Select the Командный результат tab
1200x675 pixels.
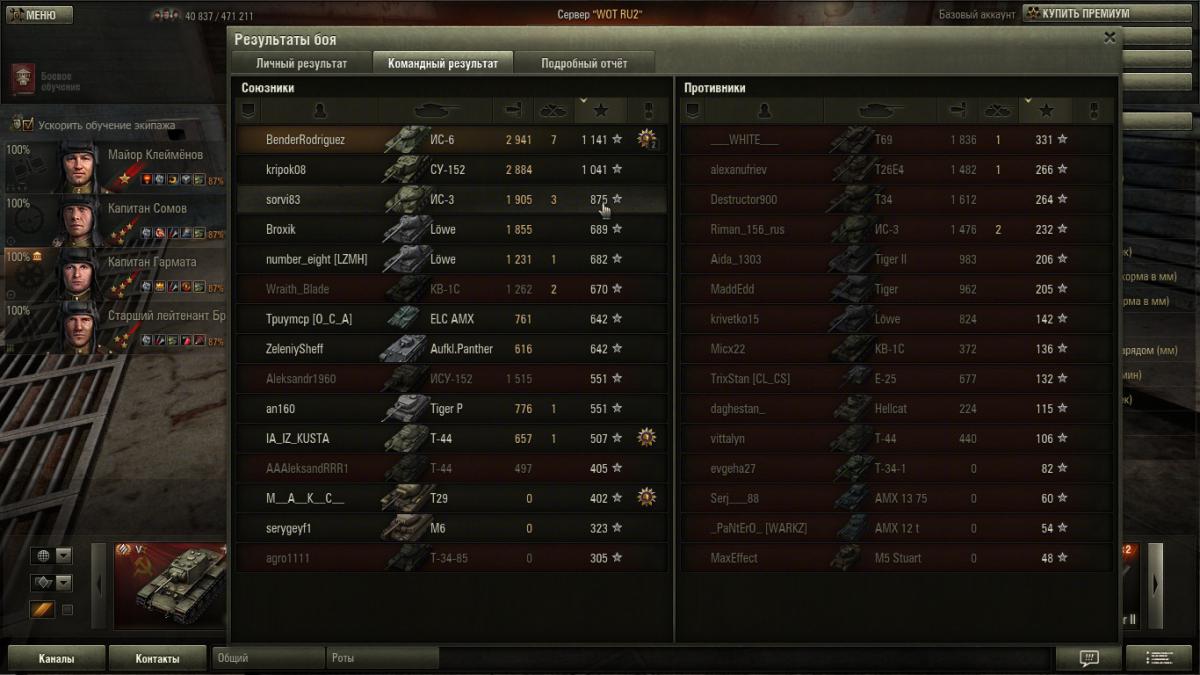pos(442,63)
